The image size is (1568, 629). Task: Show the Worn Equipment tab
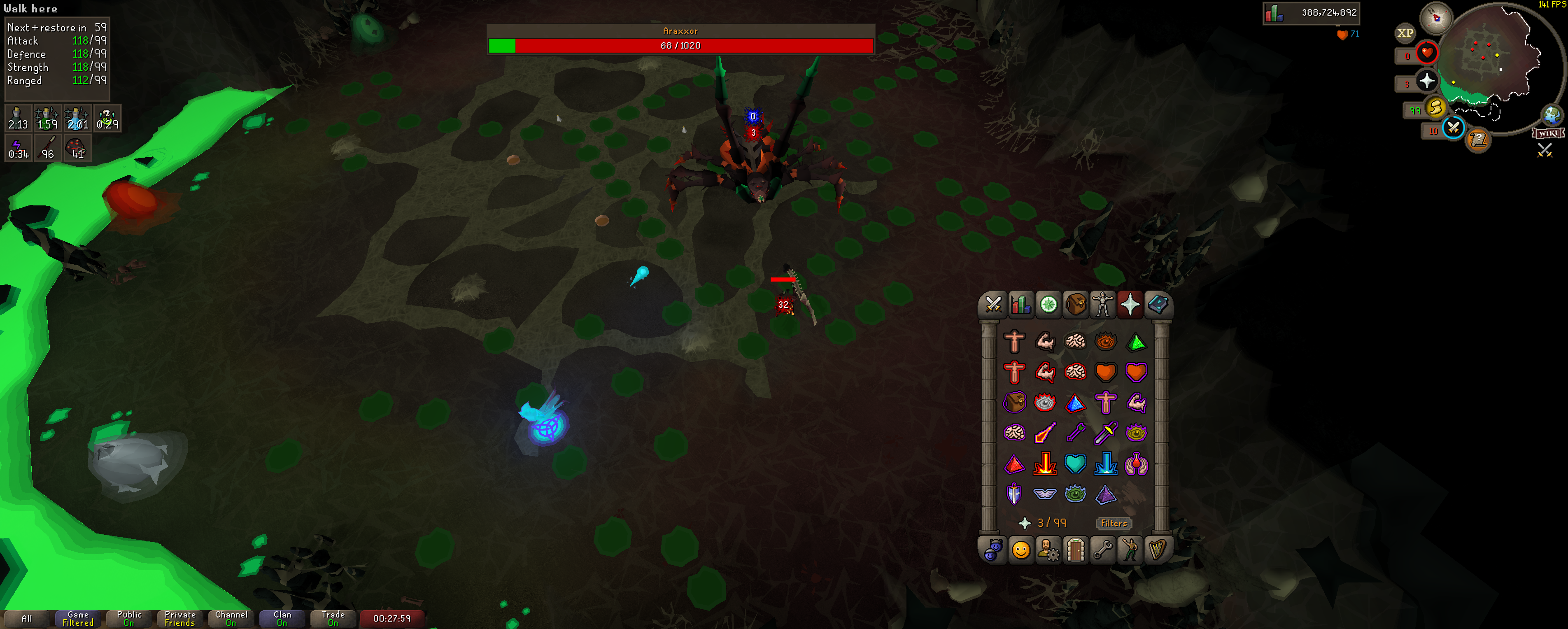[1102, 305]
